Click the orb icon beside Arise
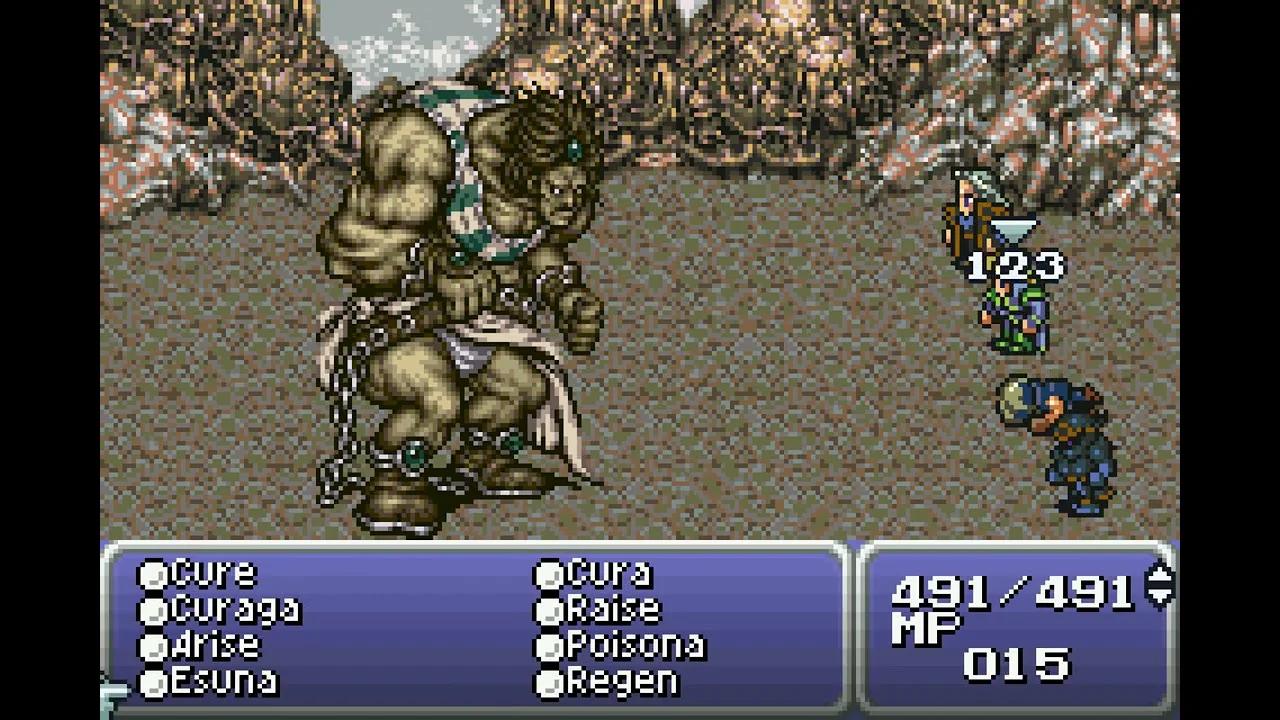1280x720 pixels. [x=152, y=645]
